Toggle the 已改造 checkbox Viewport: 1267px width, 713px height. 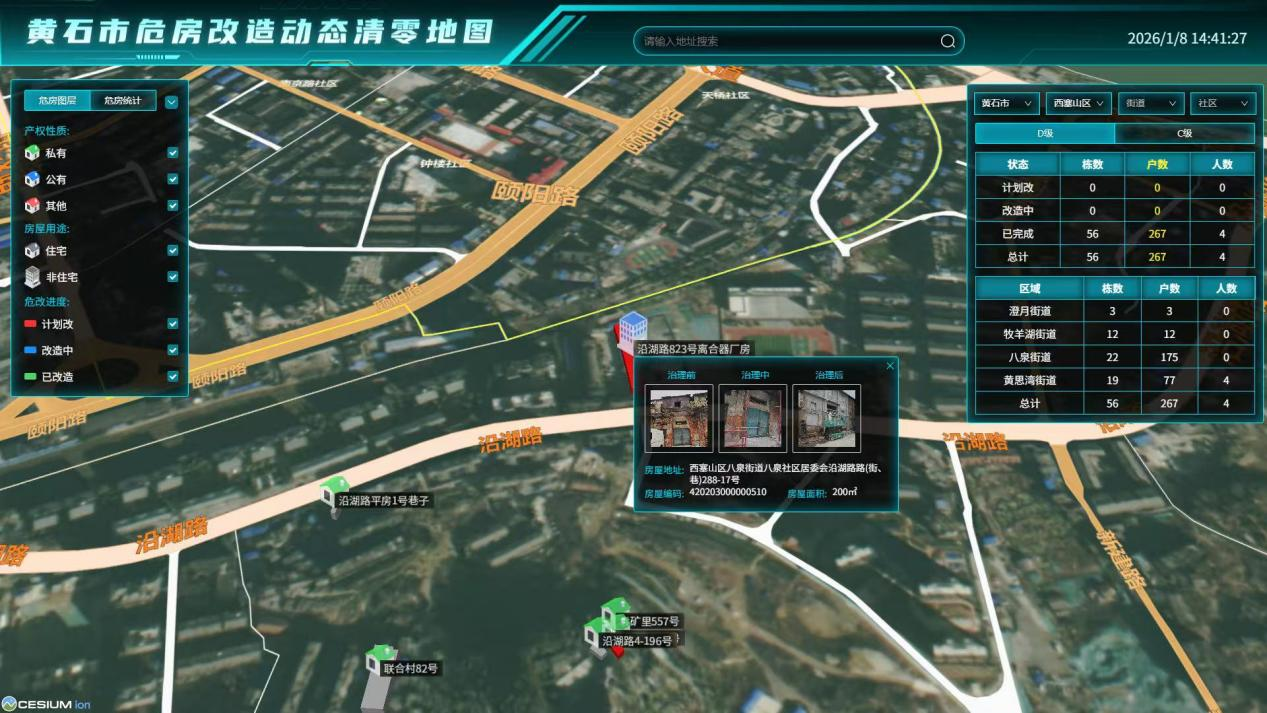coord(173,377)
